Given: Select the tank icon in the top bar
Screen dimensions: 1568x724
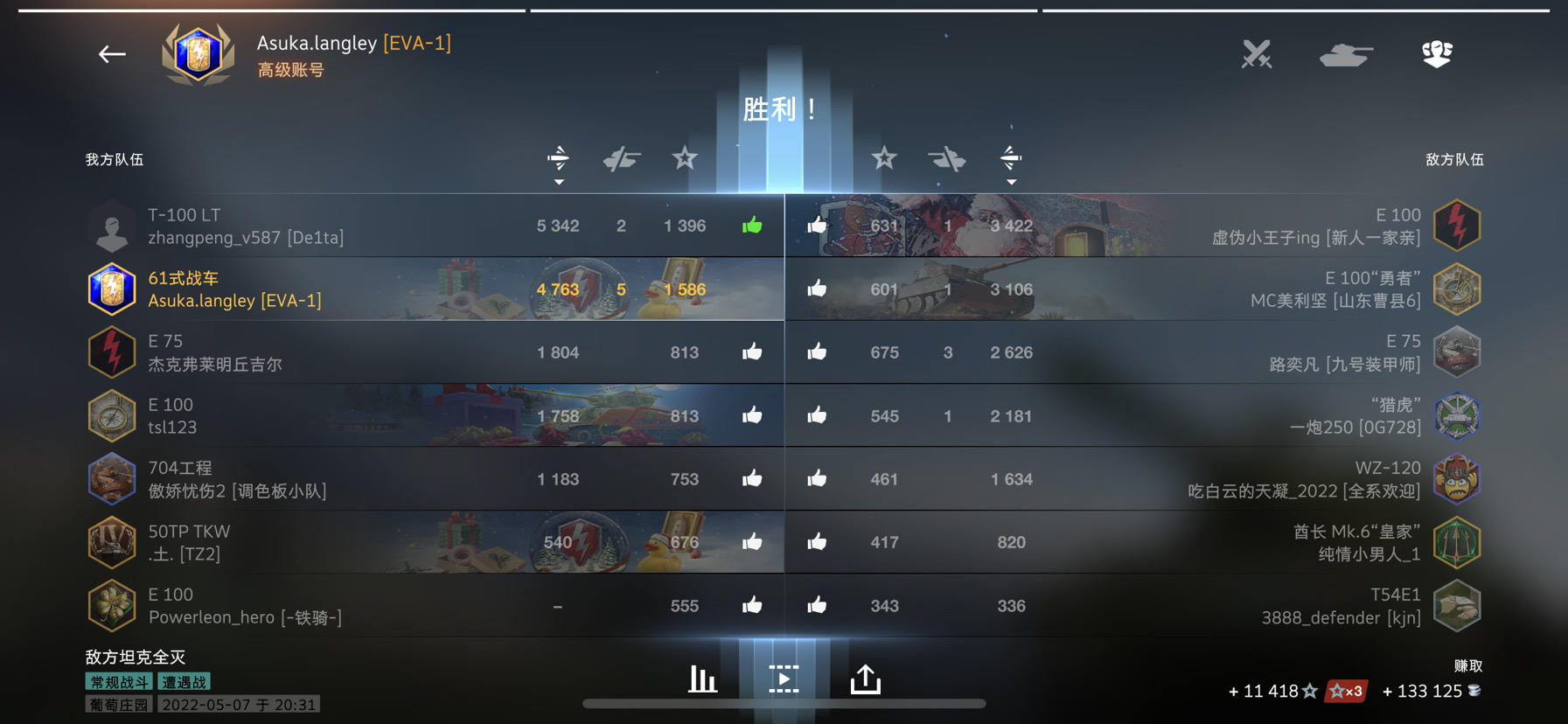Looking at the screenshot, I should click(x=1347, y=54).
